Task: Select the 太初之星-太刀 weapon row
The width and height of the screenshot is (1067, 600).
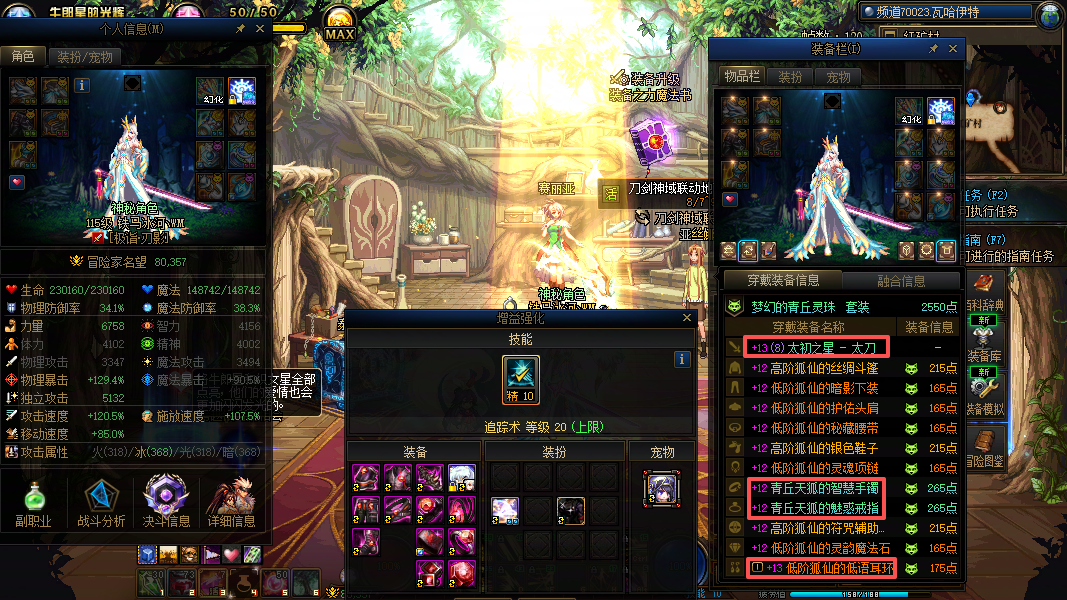Action: point(820,348)
